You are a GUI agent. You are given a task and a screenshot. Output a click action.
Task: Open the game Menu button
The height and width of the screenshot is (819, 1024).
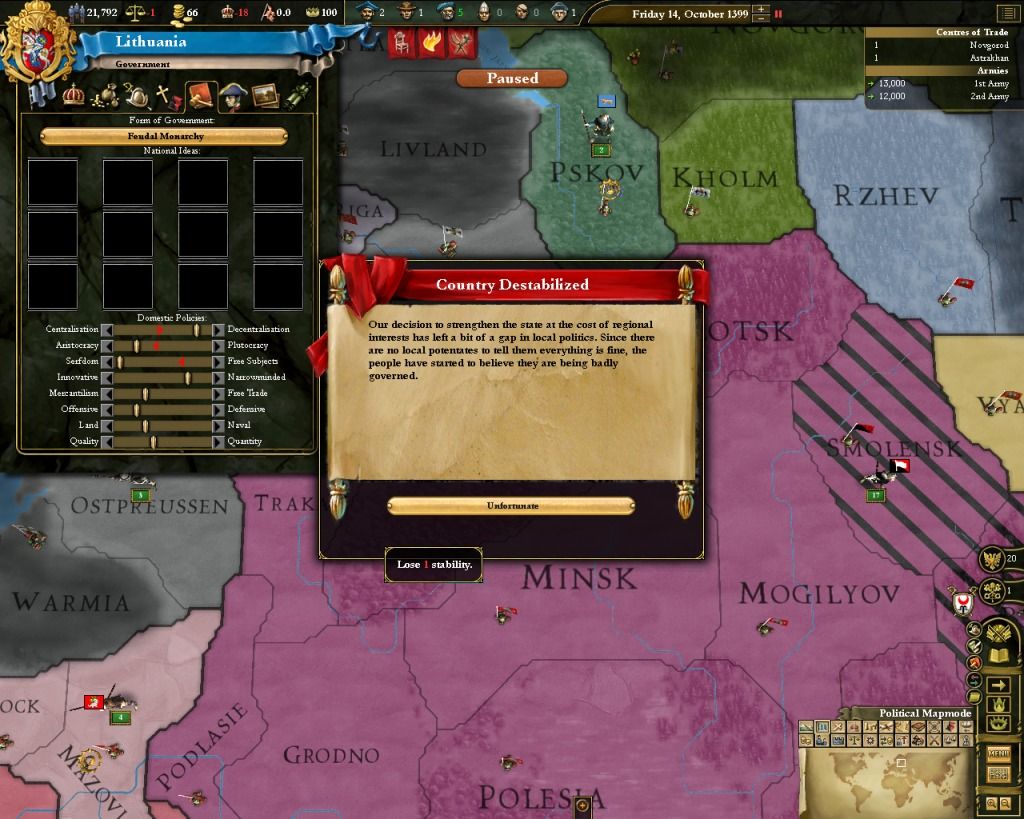(997, 753)
